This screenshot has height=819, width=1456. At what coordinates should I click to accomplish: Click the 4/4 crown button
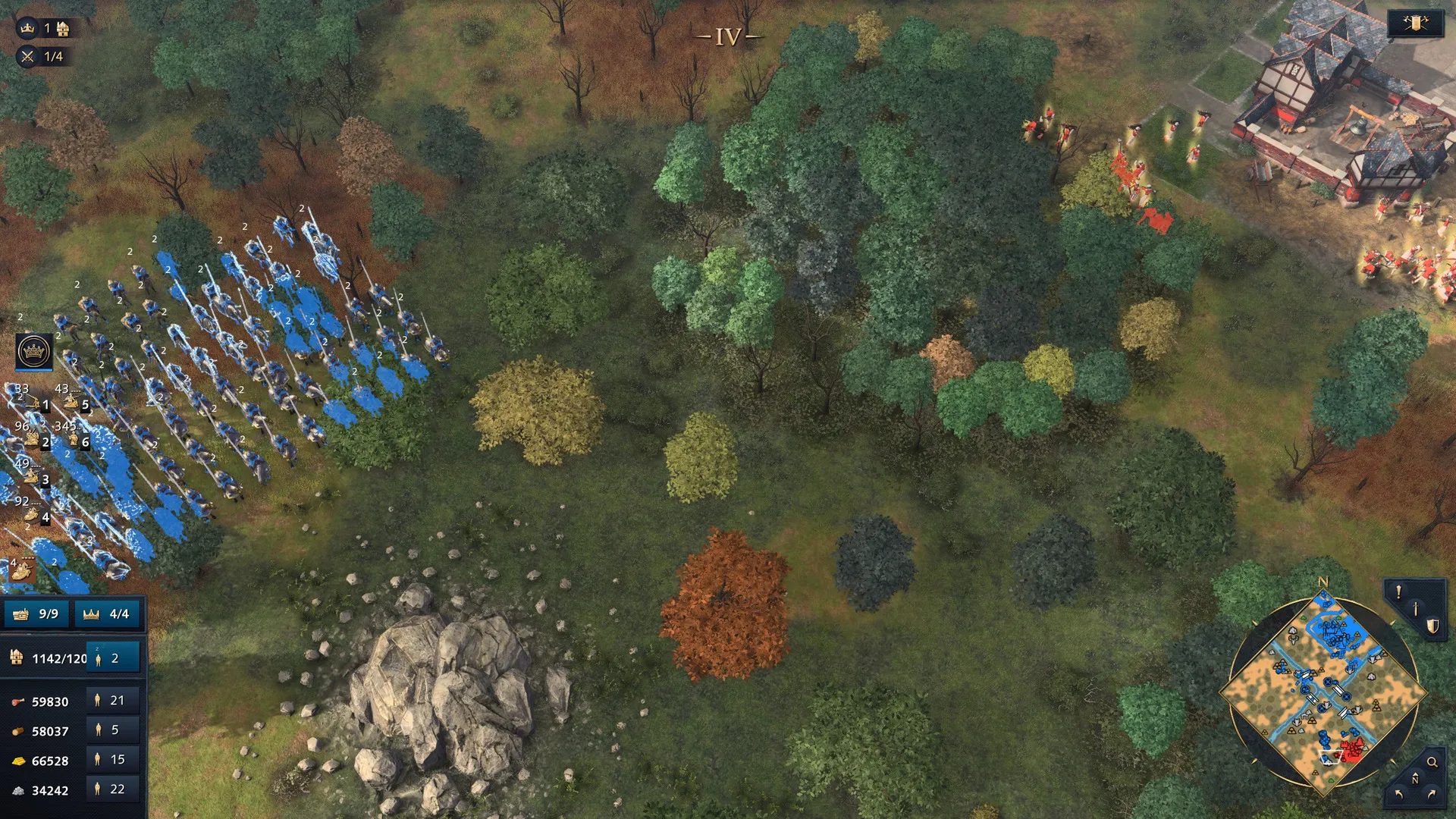(x=108, y=613)
